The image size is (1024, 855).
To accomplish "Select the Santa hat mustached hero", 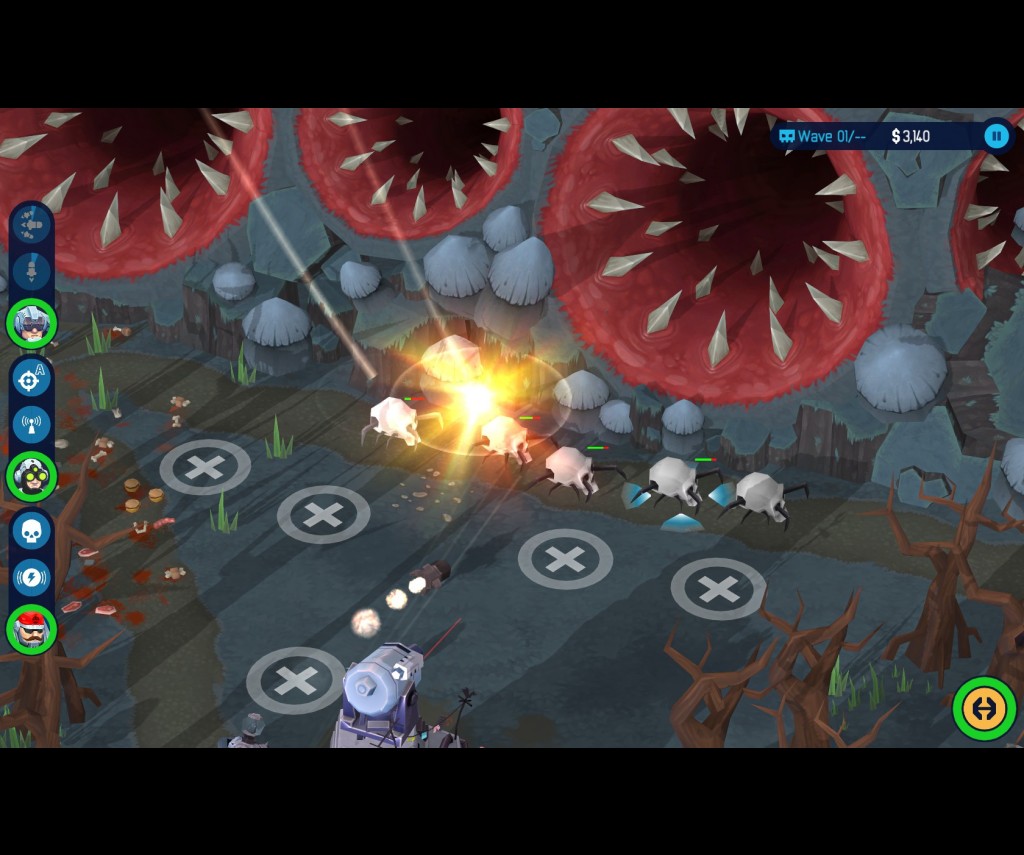I will pos(32,629).
